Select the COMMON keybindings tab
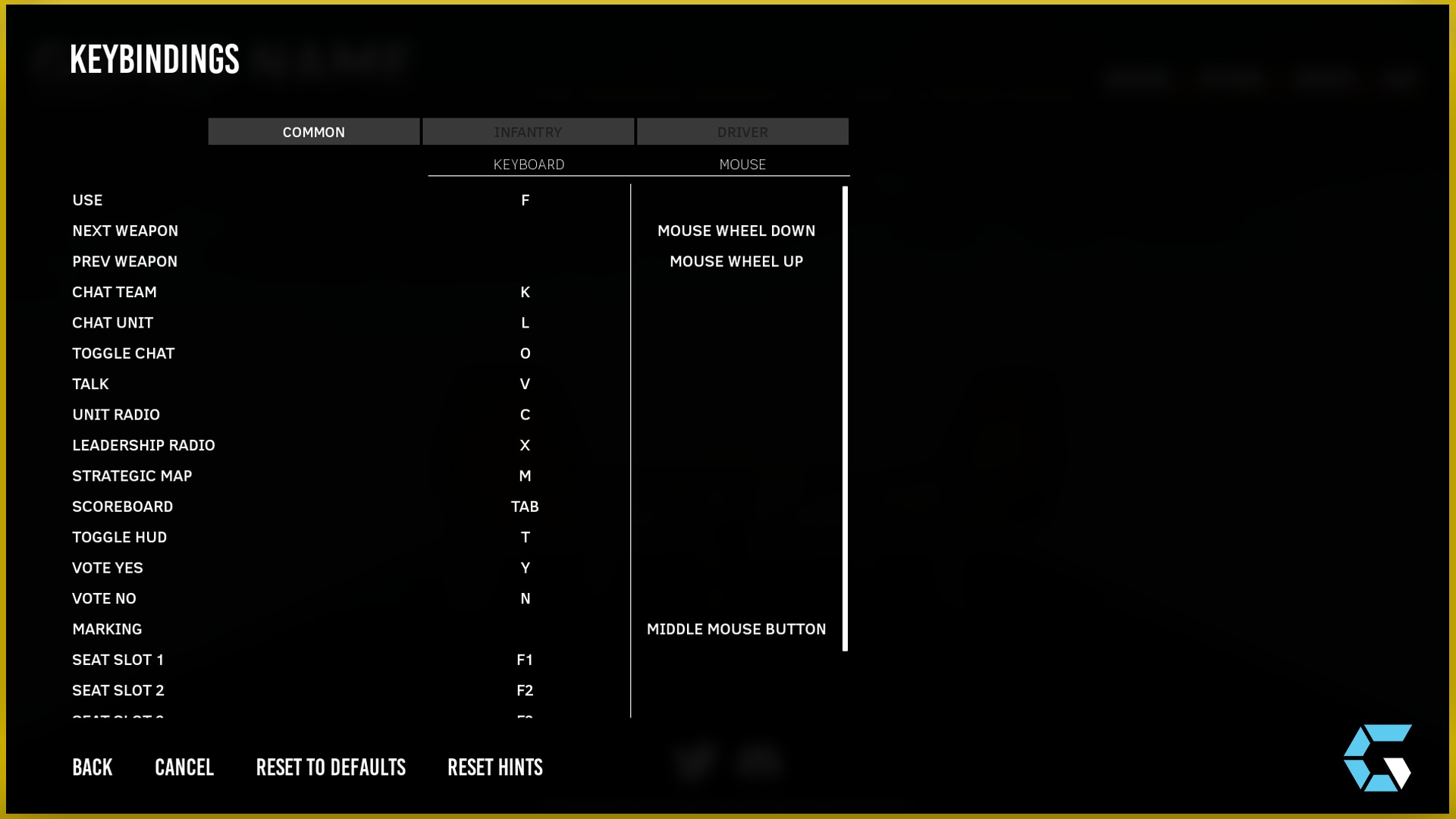This screenshot has height=819, width=1456. click(x=313, y=131)
